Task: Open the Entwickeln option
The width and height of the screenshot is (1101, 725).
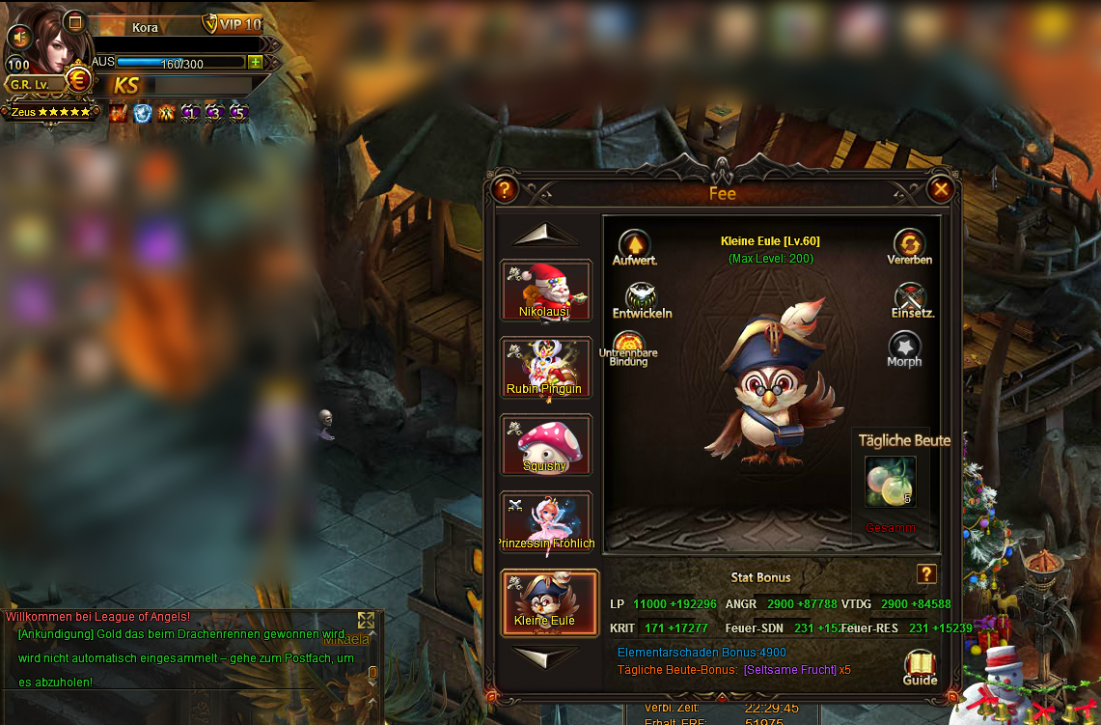Action: point(642,297)
